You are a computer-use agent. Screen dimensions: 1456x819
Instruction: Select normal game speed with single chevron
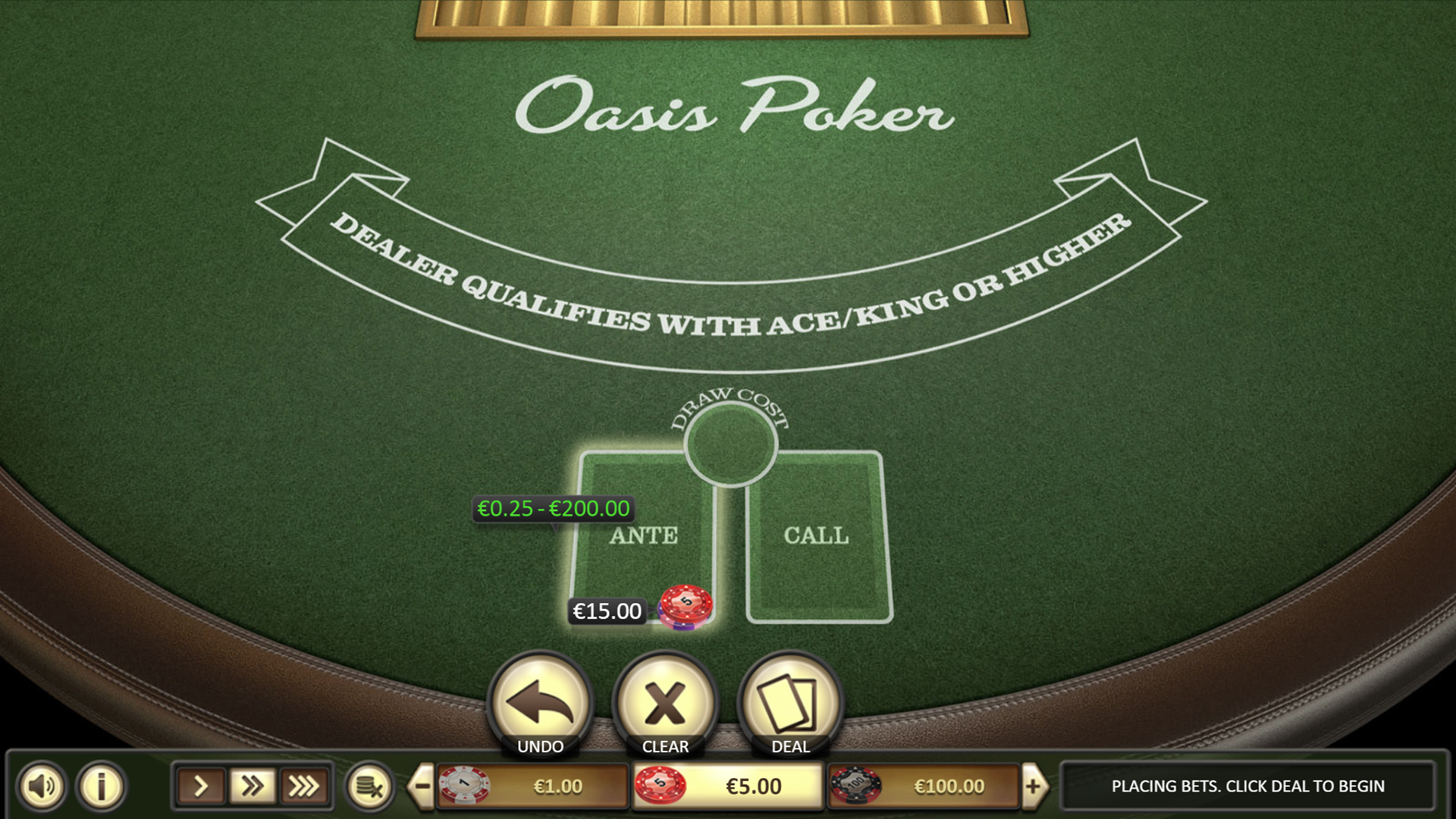coord(200,786)
